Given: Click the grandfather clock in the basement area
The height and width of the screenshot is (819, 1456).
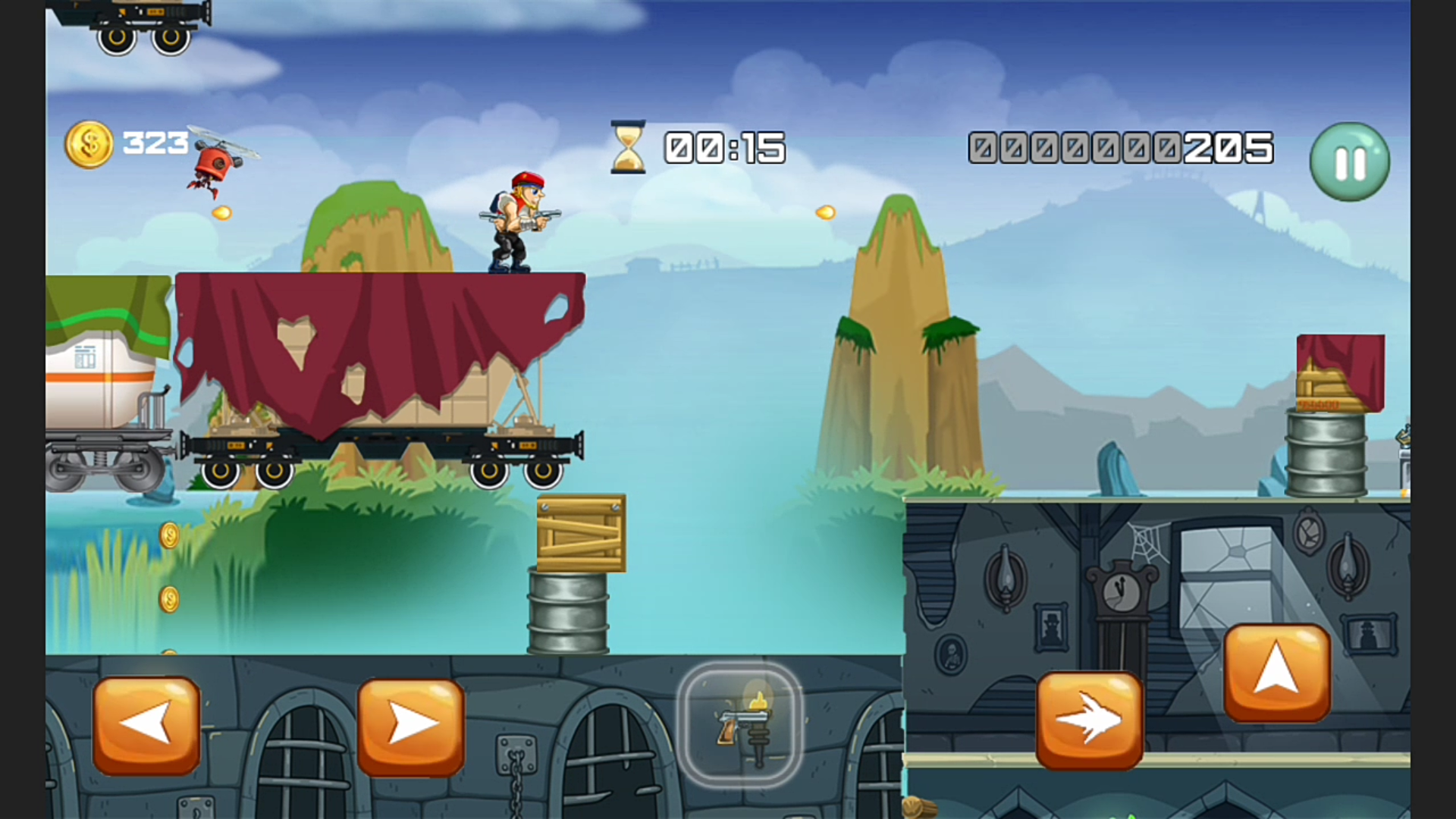Looking at the screenshot, I should 1120,599.
